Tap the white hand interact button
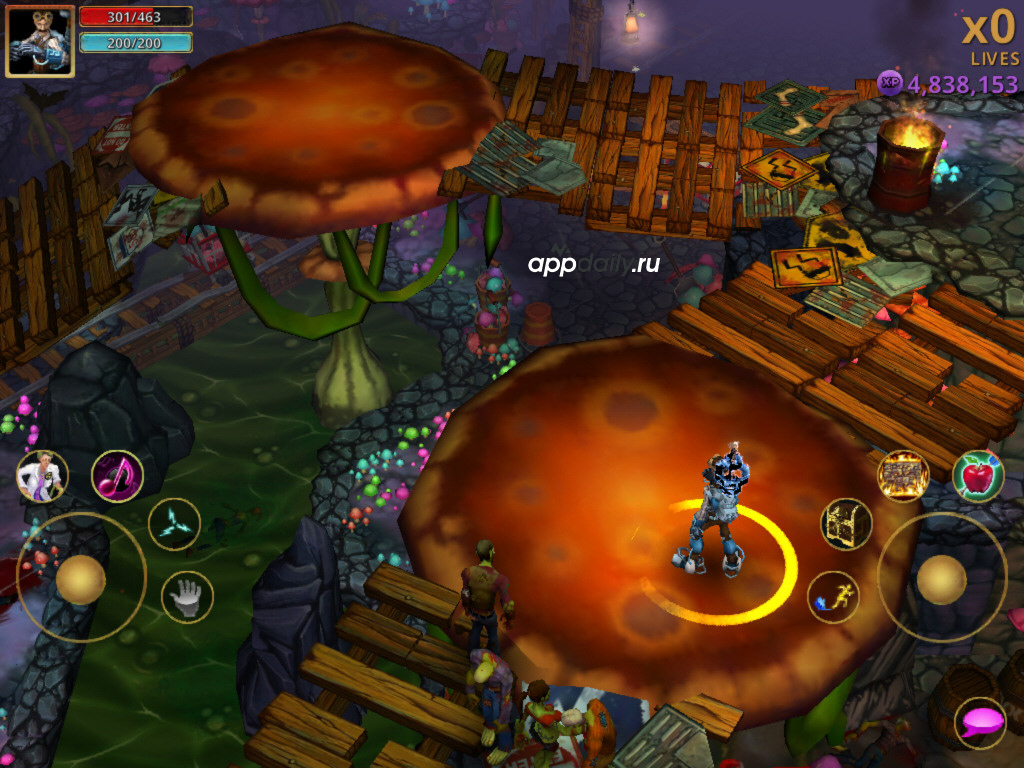Screen dimensions: 1024x768 pyautogui.click(x=187, y=597)
